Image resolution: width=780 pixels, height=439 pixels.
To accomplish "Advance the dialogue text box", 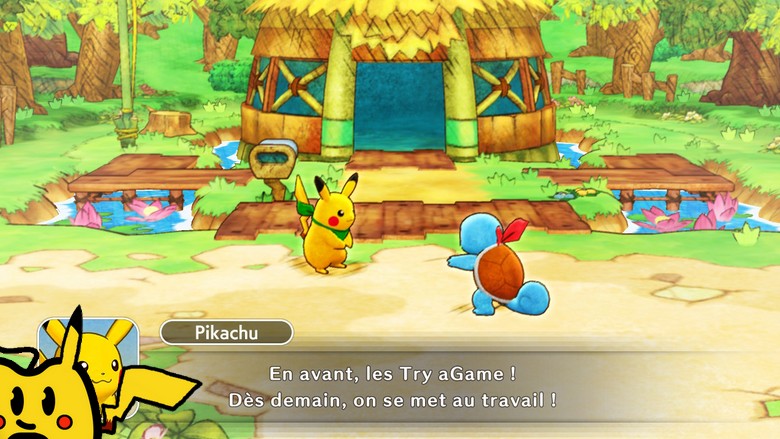I will [x=412, y=387].
